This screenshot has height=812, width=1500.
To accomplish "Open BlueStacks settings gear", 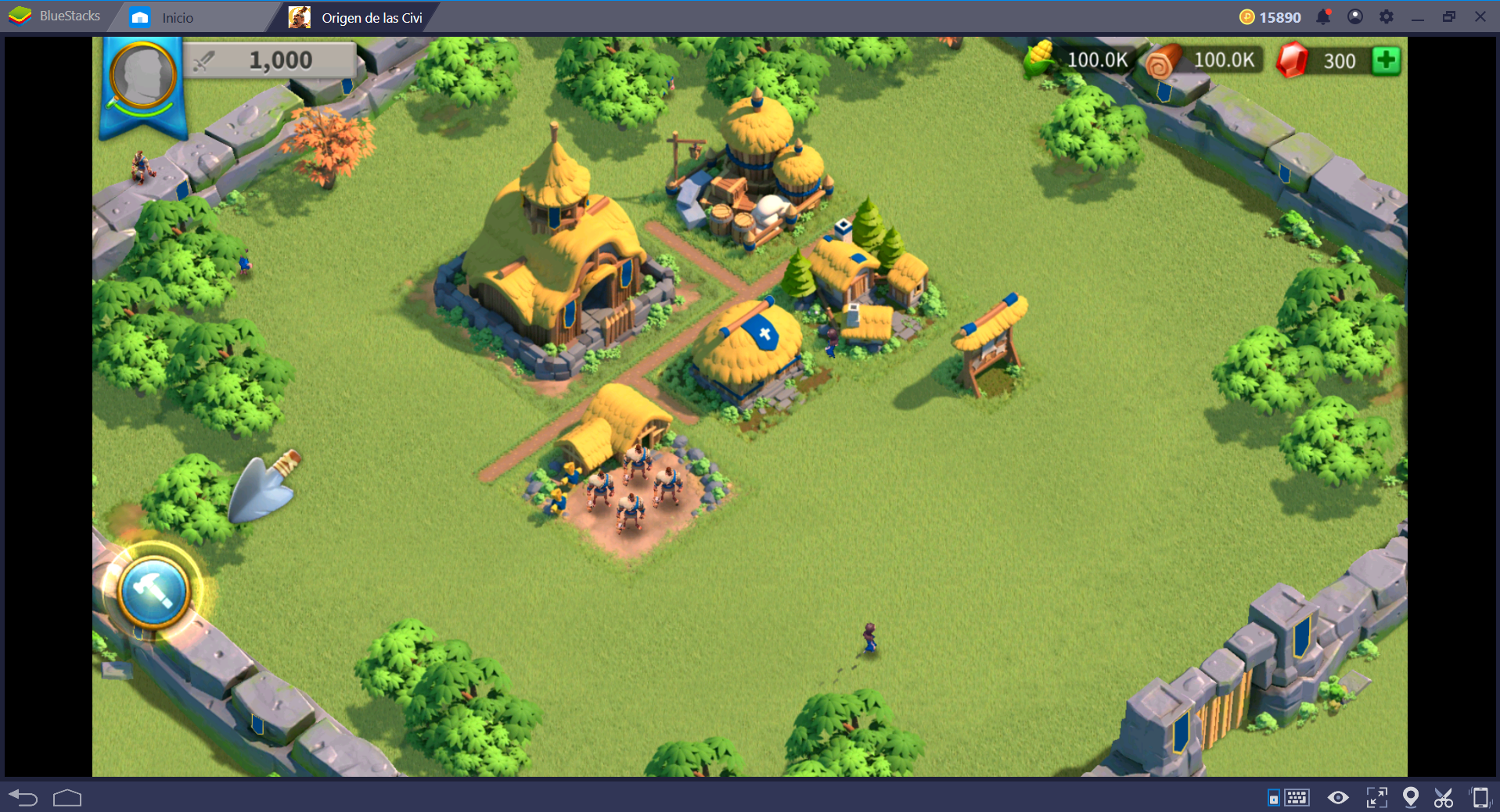I will coord(1386,16).
